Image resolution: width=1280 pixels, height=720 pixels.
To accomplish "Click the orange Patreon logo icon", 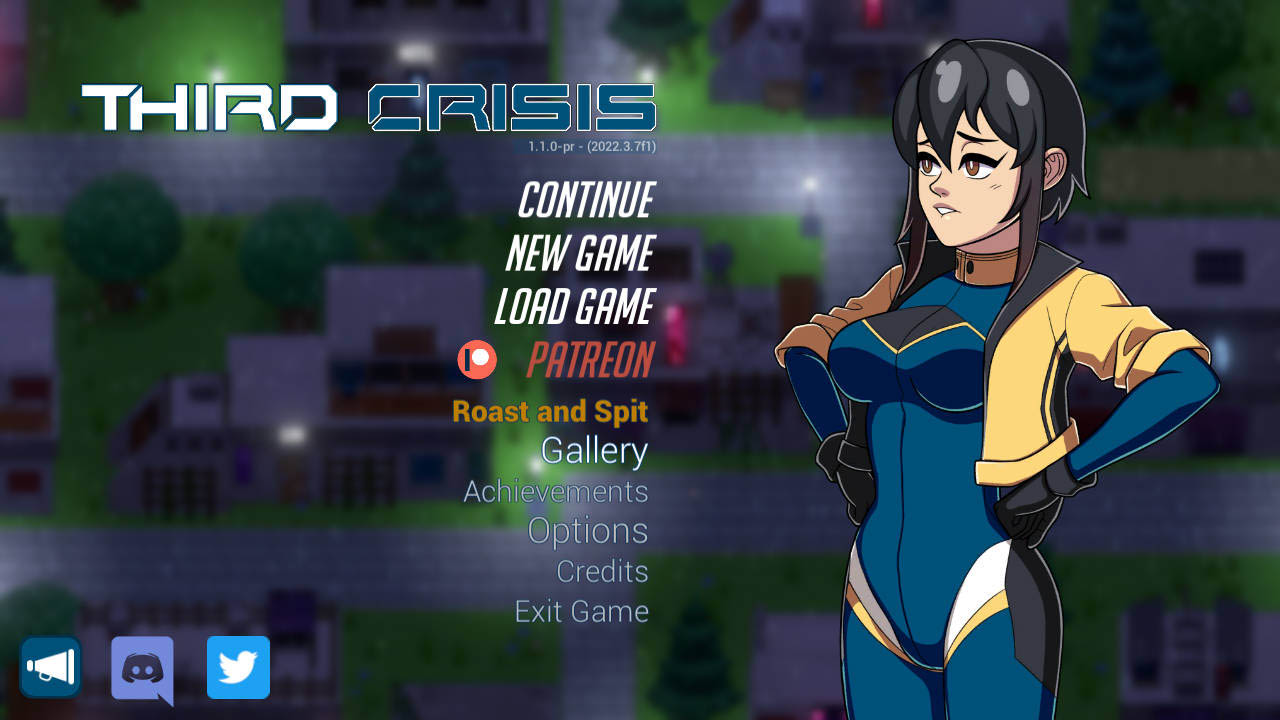I will (x=477, y=360).
